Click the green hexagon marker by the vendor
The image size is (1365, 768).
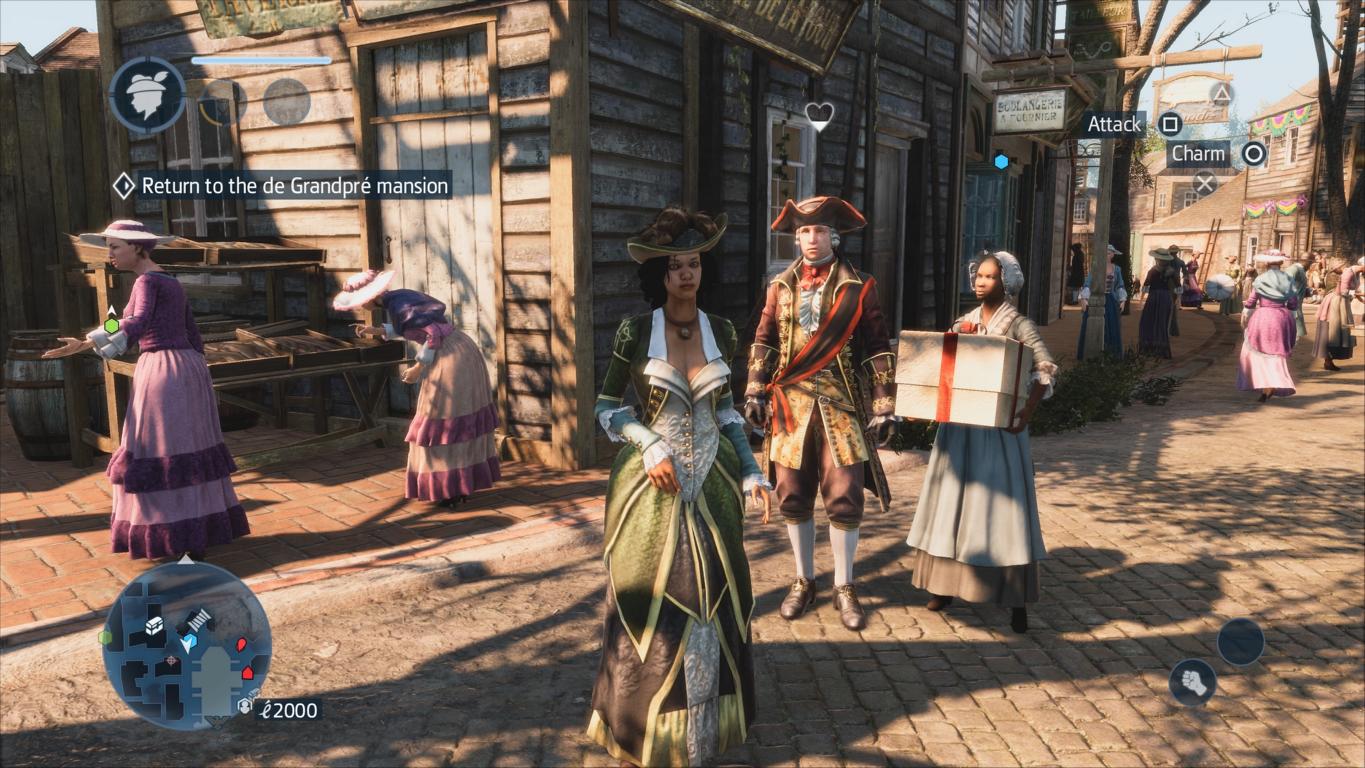(111, 326)
